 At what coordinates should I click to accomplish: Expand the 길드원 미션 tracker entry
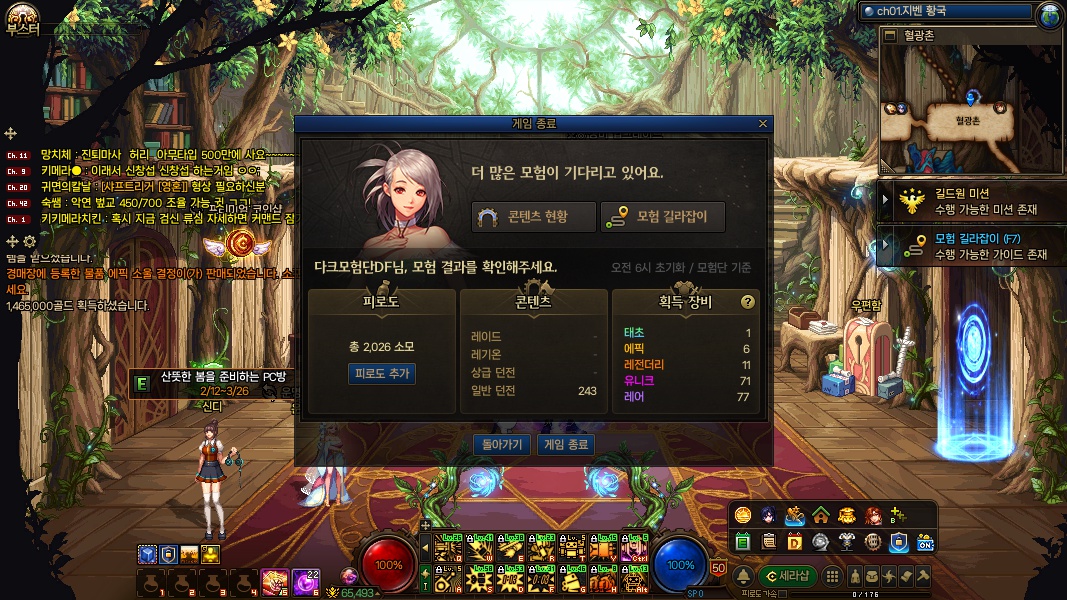[884, 201]
